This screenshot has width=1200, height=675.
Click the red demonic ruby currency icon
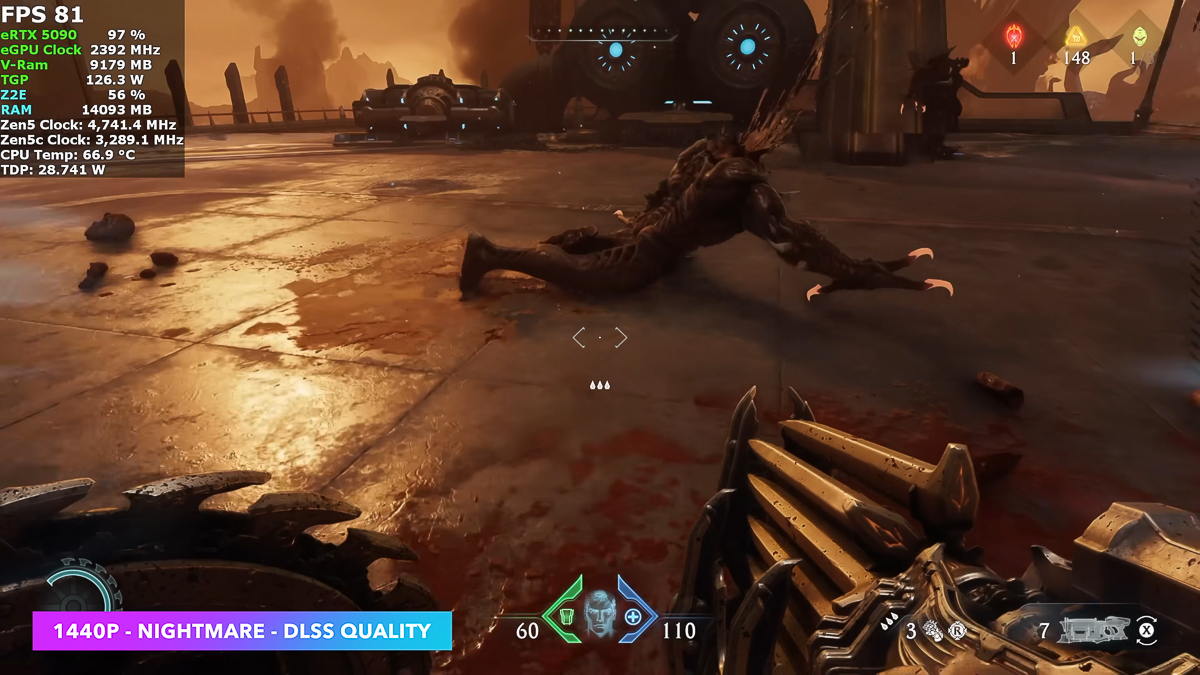coord(1014,37)
